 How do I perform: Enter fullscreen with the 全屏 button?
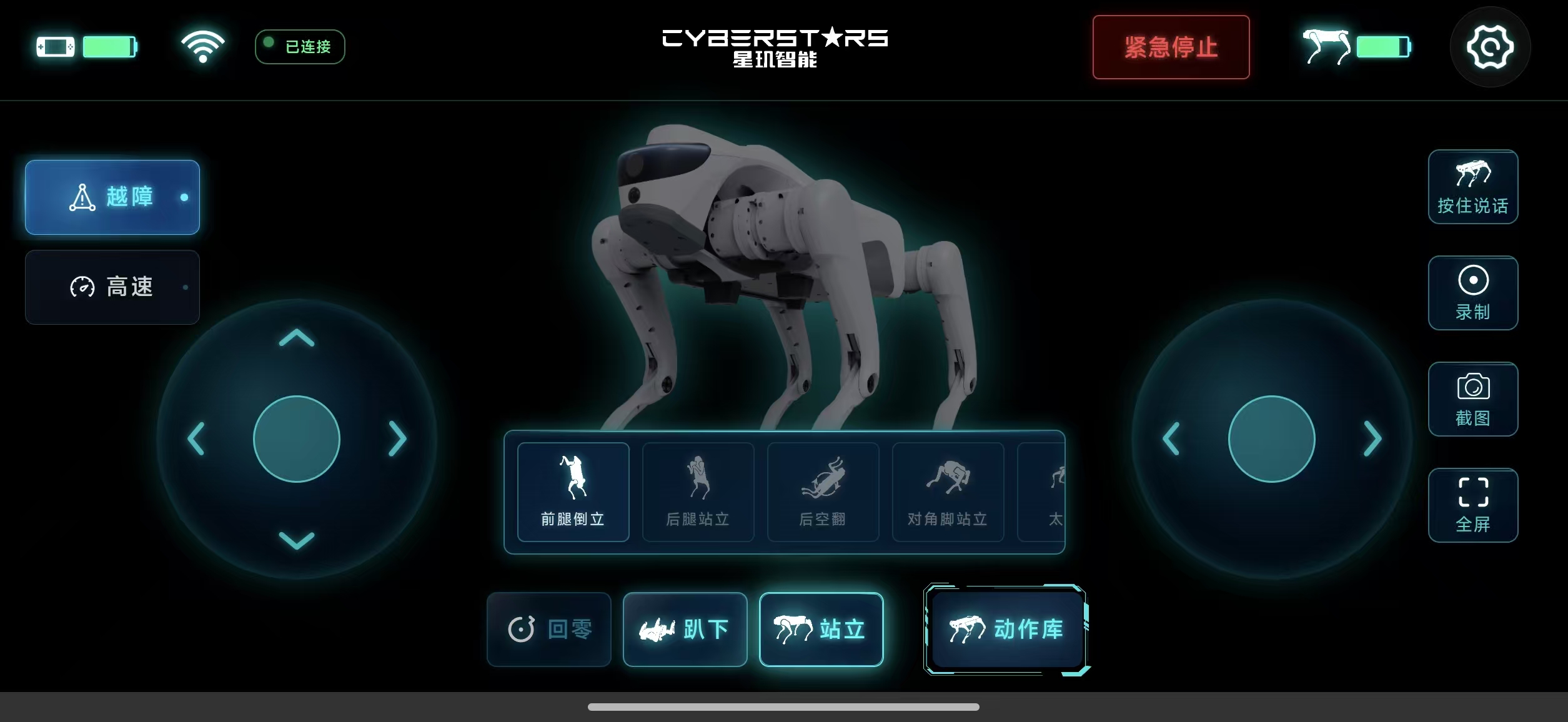click(1473, 505)
